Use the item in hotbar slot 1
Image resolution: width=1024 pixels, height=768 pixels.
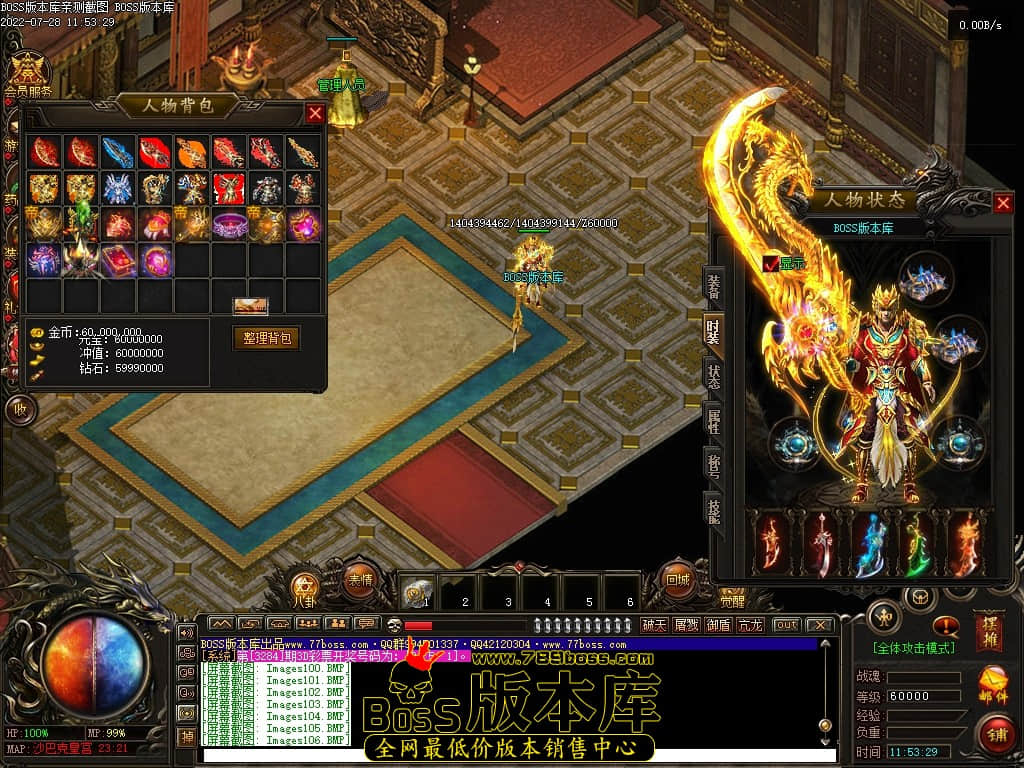416,593
